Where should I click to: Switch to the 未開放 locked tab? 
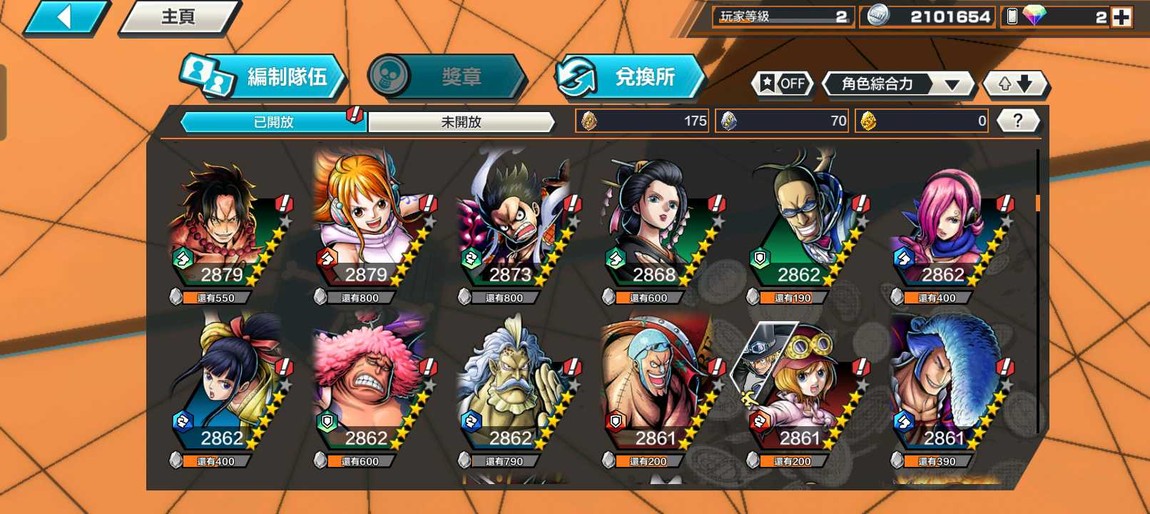coord(461,122)
